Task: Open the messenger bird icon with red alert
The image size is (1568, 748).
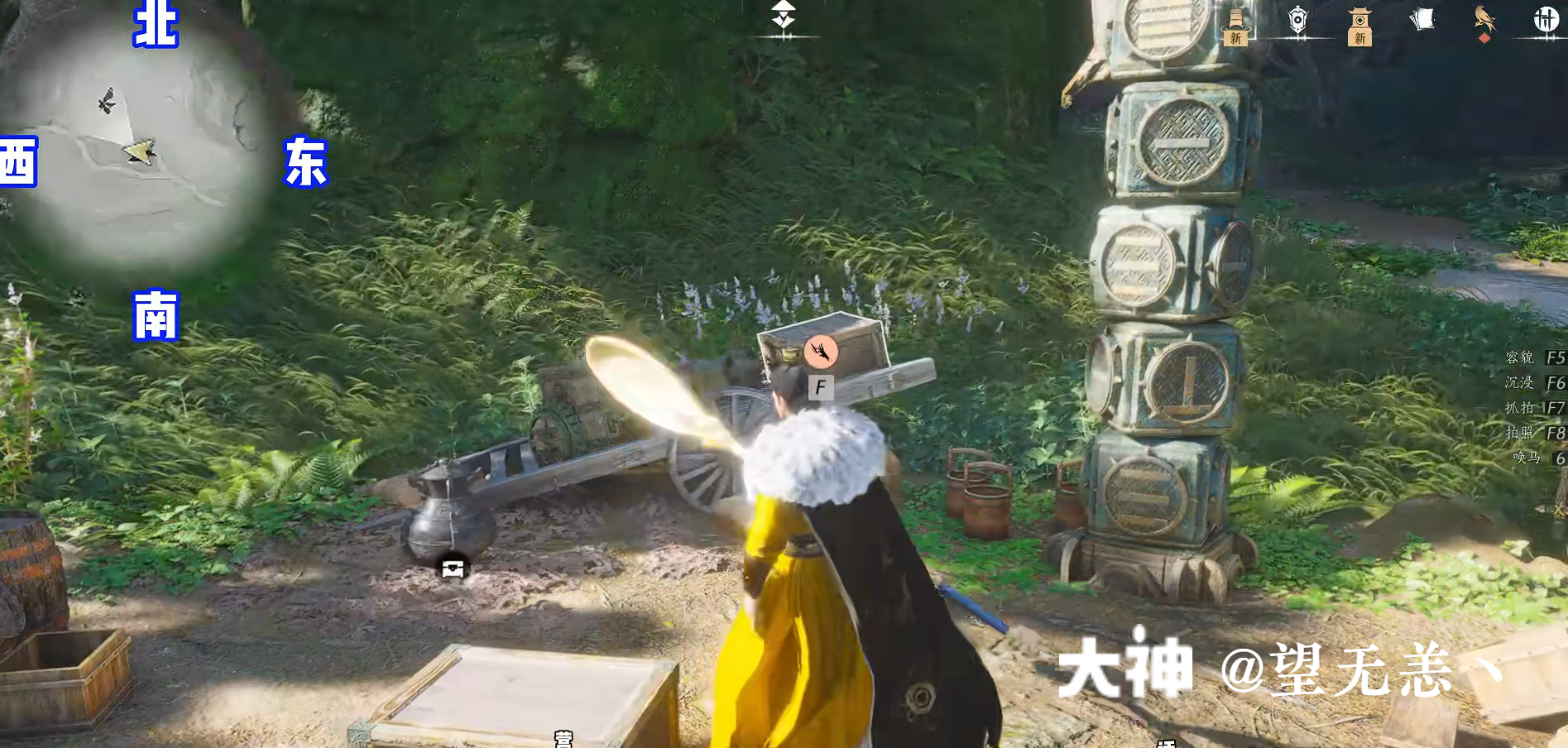Action: 1485,18
